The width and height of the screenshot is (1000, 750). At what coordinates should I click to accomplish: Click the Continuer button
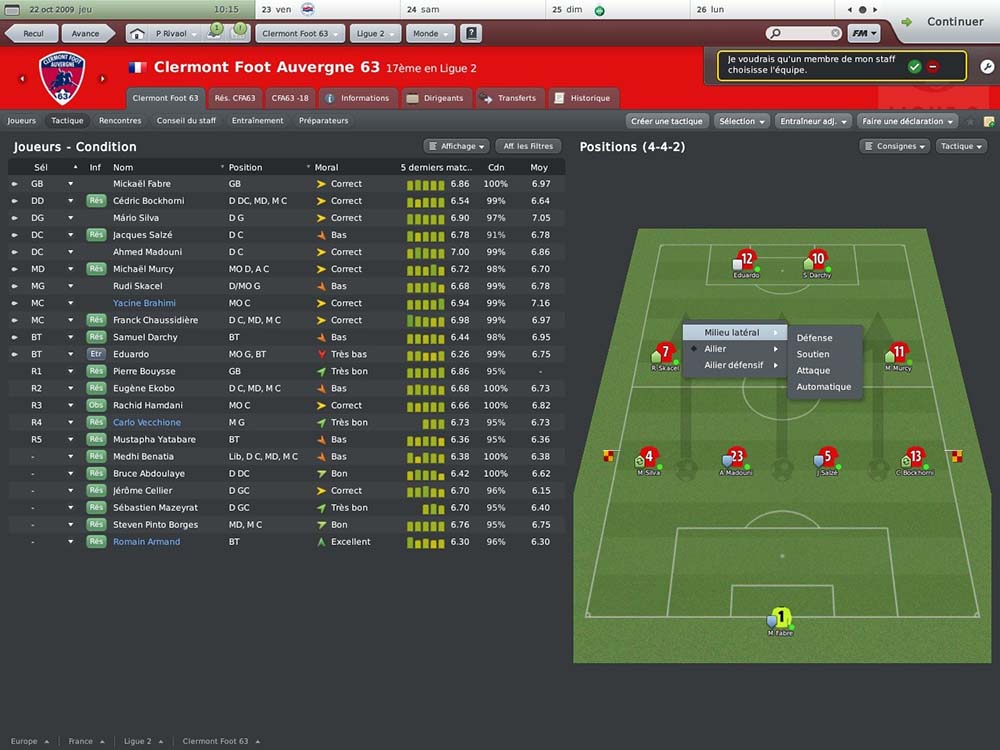(945, 21)
